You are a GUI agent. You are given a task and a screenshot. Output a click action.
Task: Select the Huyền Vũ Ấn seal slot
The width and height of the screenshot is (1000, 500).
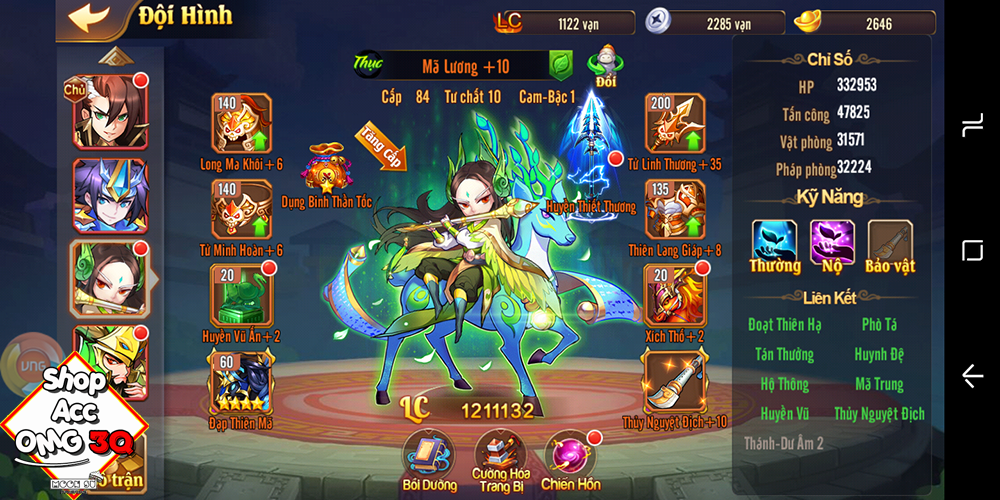[242, 294]
